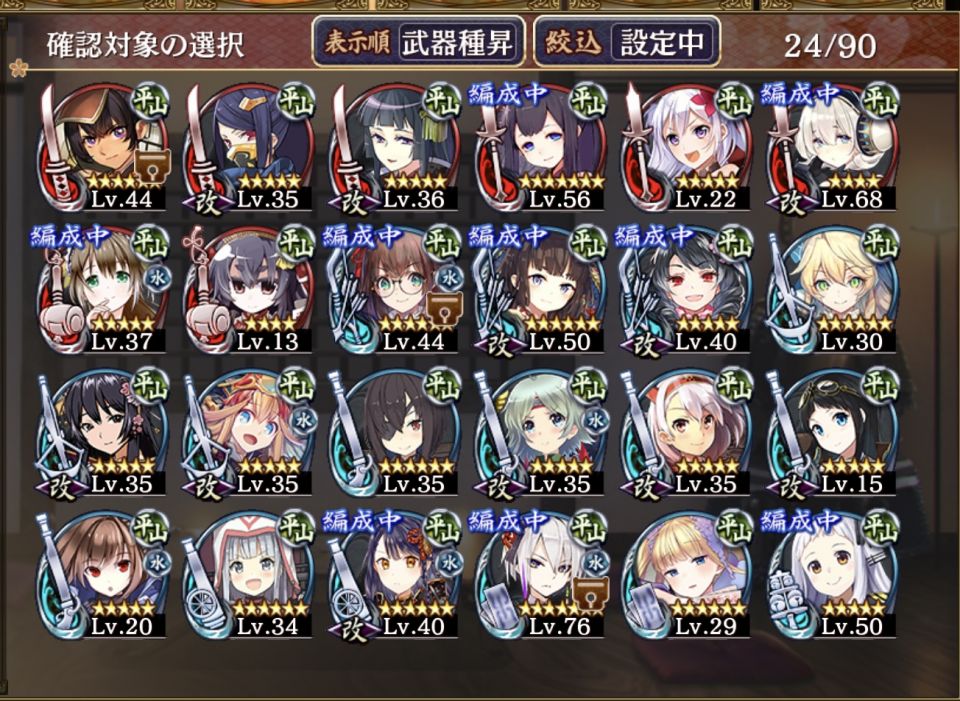Select the Lv.40 red-eyed bow character
This screenshot has height=701, width=960.
[x=686, y=291]
